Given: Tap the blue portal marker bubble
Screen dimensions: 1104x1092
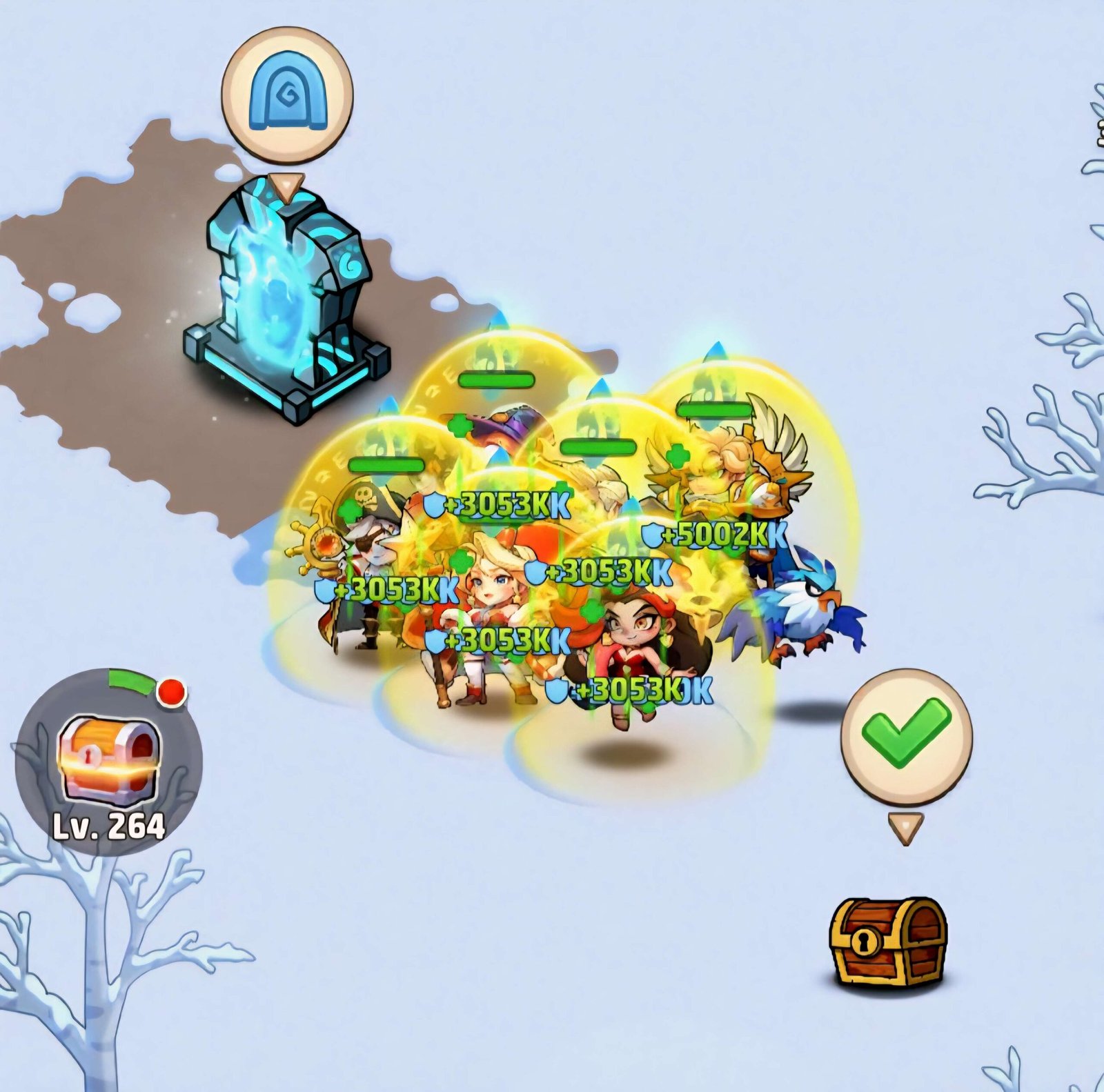Looking at the screenshot, I should (287, 93).
